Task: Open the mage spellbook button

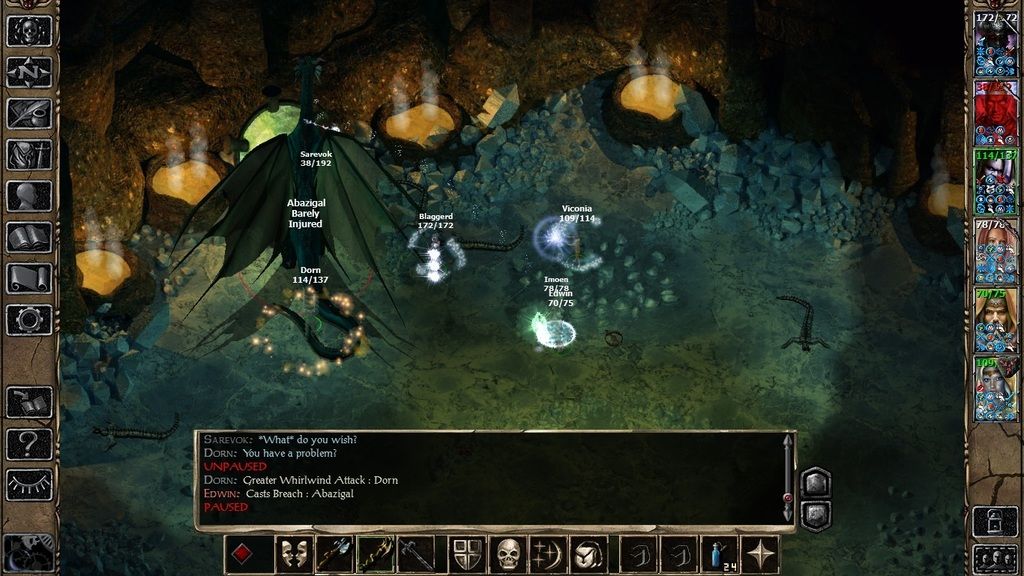Action: click(29, 237)
